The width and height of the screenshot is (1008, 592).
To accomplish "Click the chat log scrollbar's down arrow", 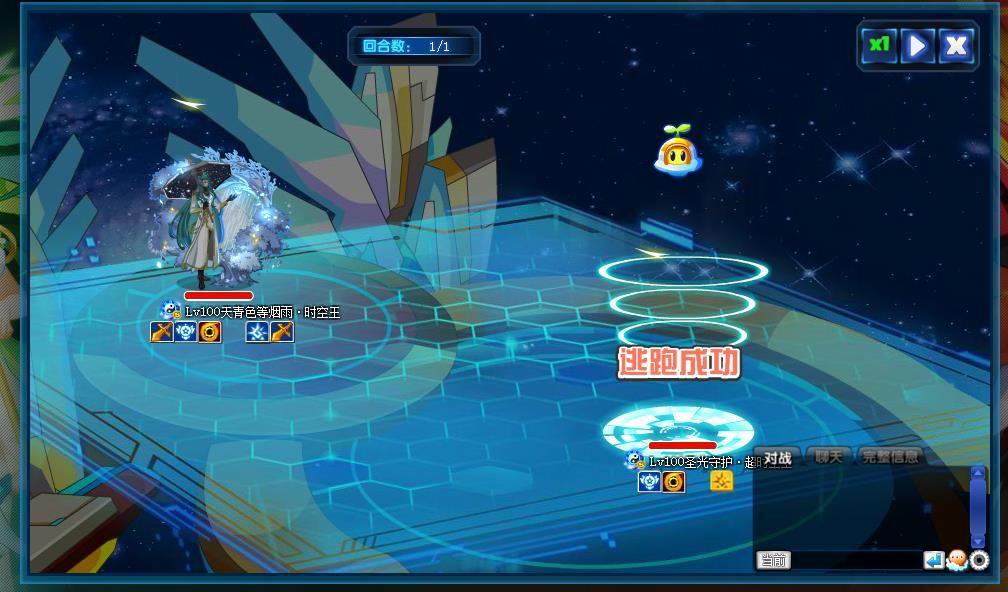I will coord(978,540).
